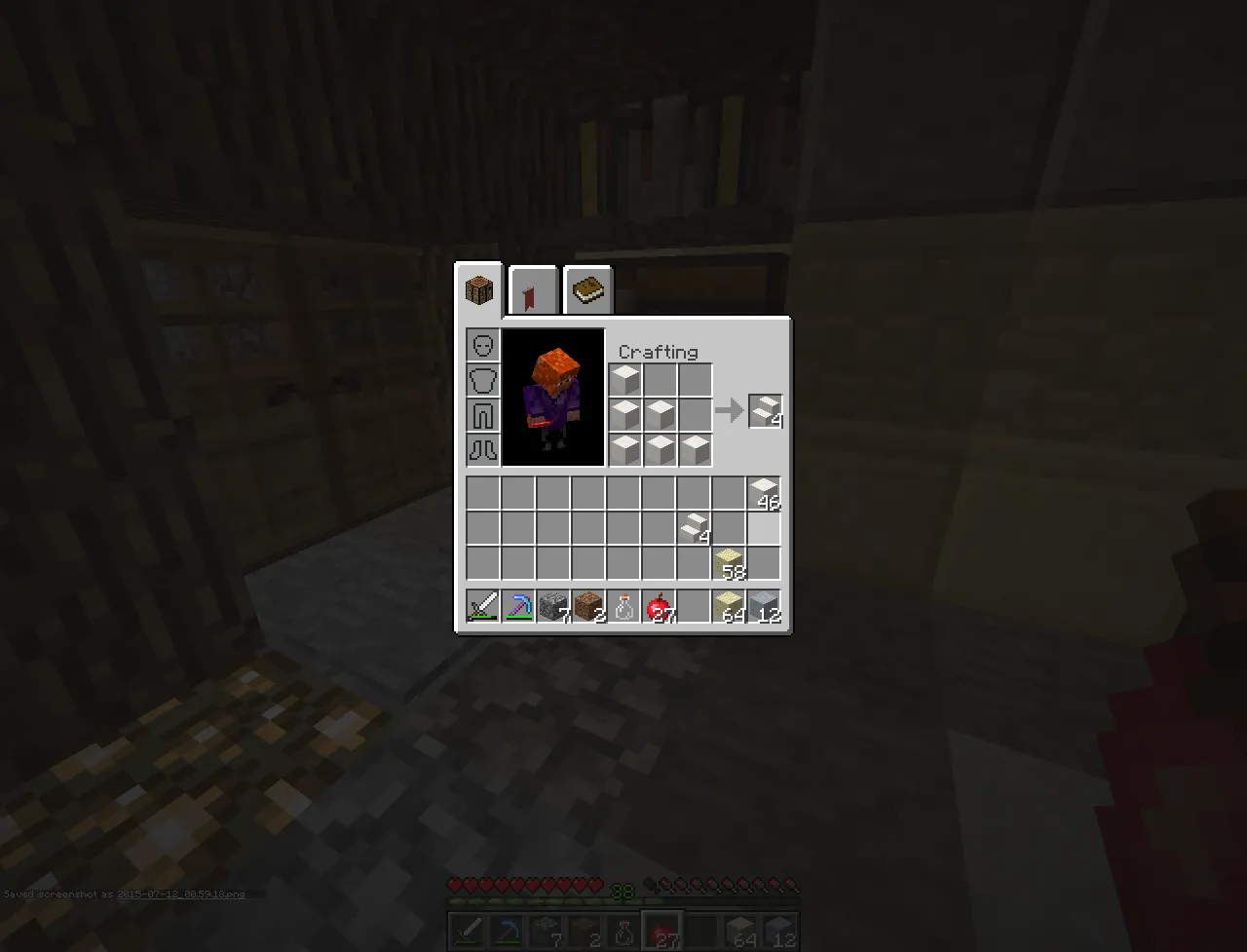Select the cobblestone stack of 7

pyautogui.click(x=554, y=606)
